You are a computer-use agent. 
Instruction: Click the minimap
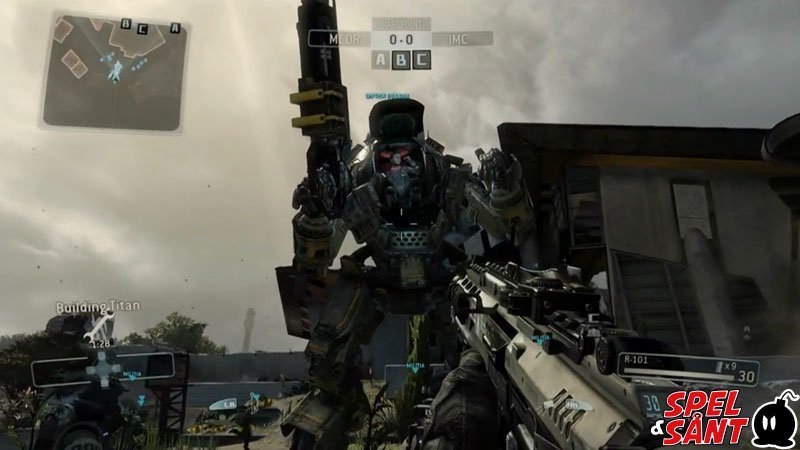pos(114,70)
